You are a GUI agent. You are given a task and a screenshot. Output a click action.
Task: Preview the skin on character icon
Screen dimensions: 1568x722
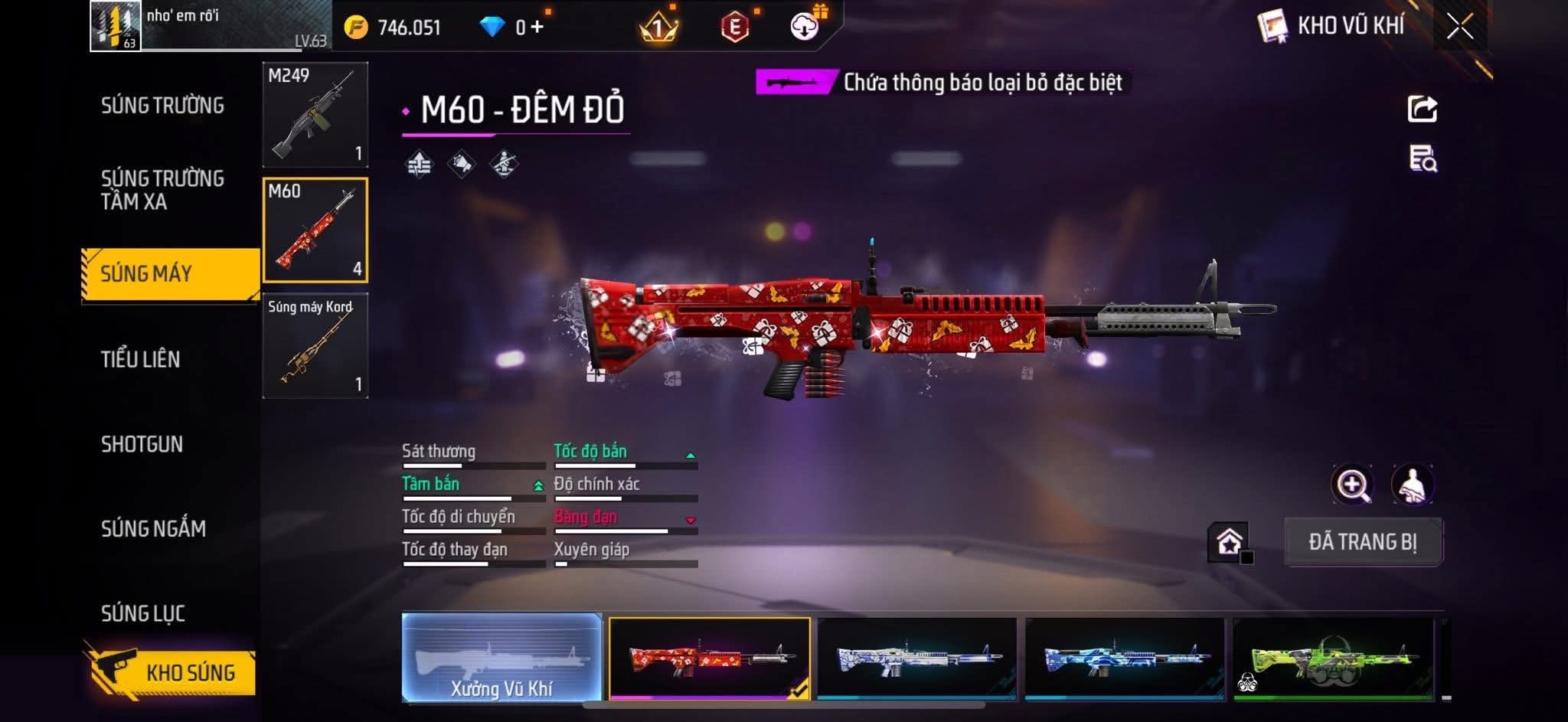pyautogui.click(x=1412, y=485)
